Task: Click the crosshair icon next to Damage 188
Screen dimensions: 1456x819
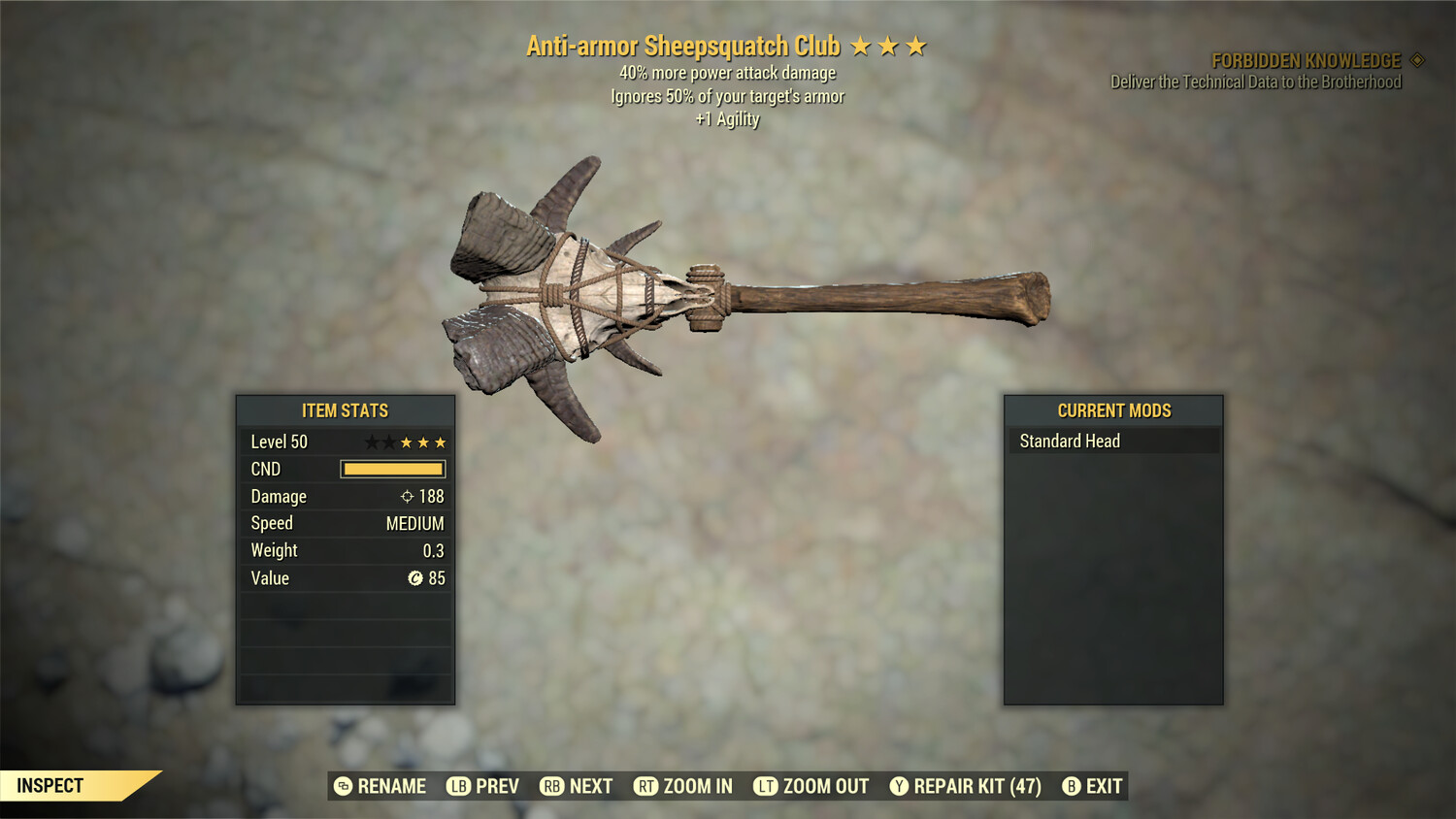Action: pyautogui.click(x=406, y=496)
